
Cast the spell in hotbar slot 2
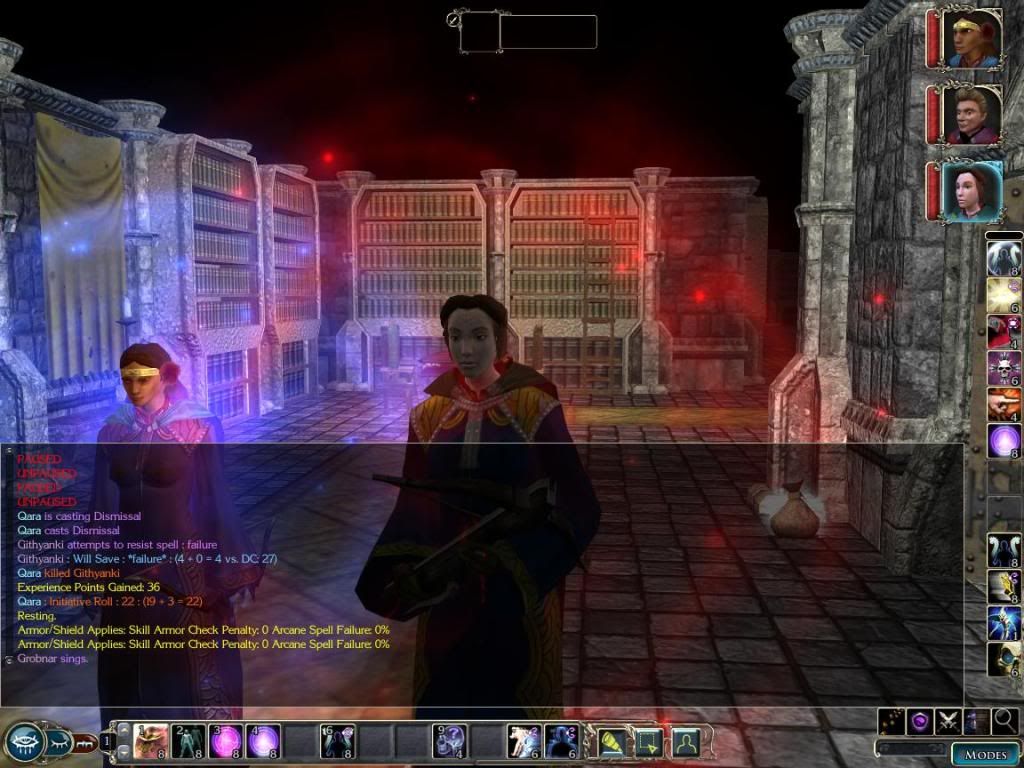click(188, 742)
